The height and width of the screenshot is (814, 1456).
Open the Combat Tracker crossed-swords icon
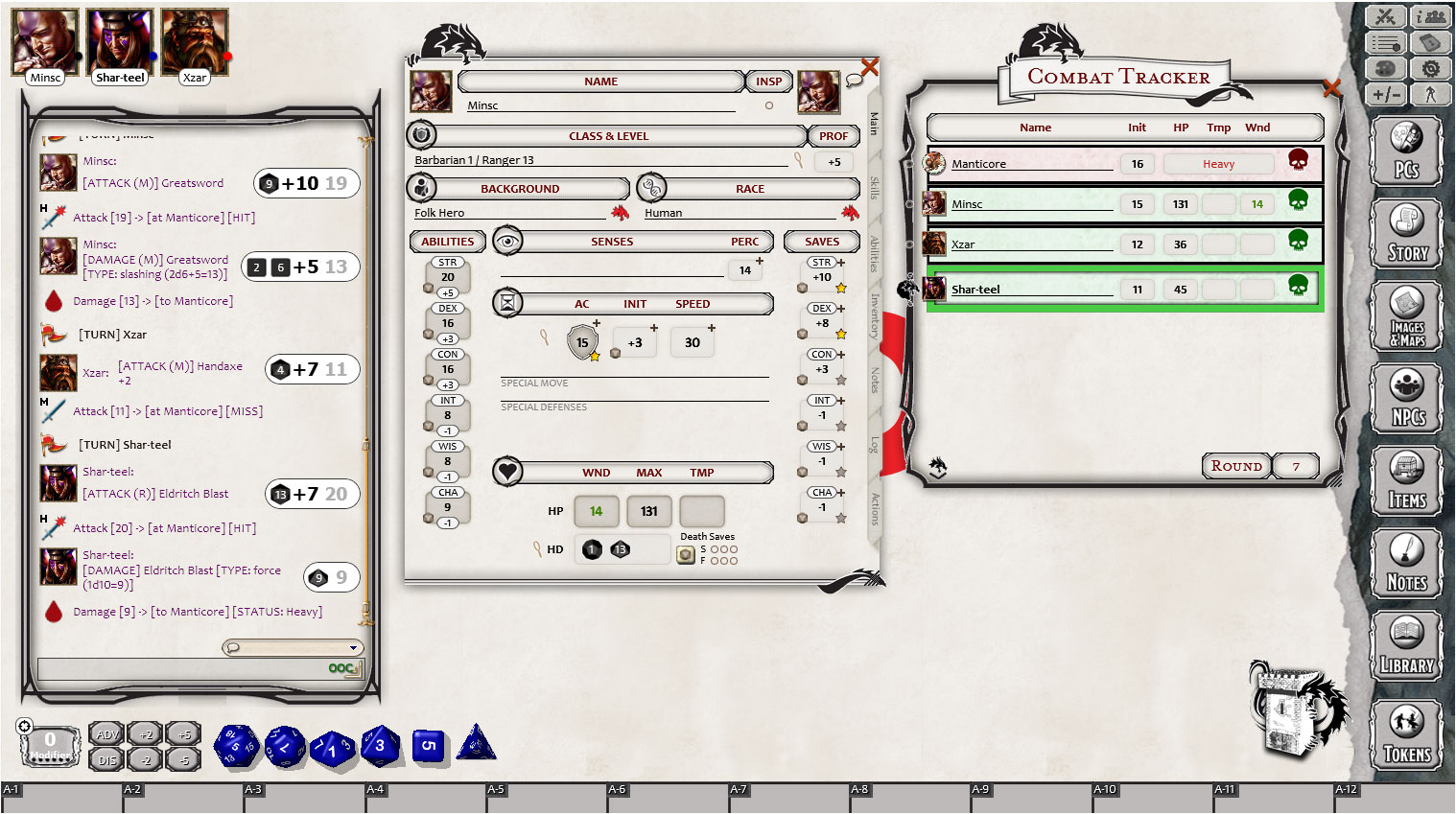click(x=1384, y=16)
